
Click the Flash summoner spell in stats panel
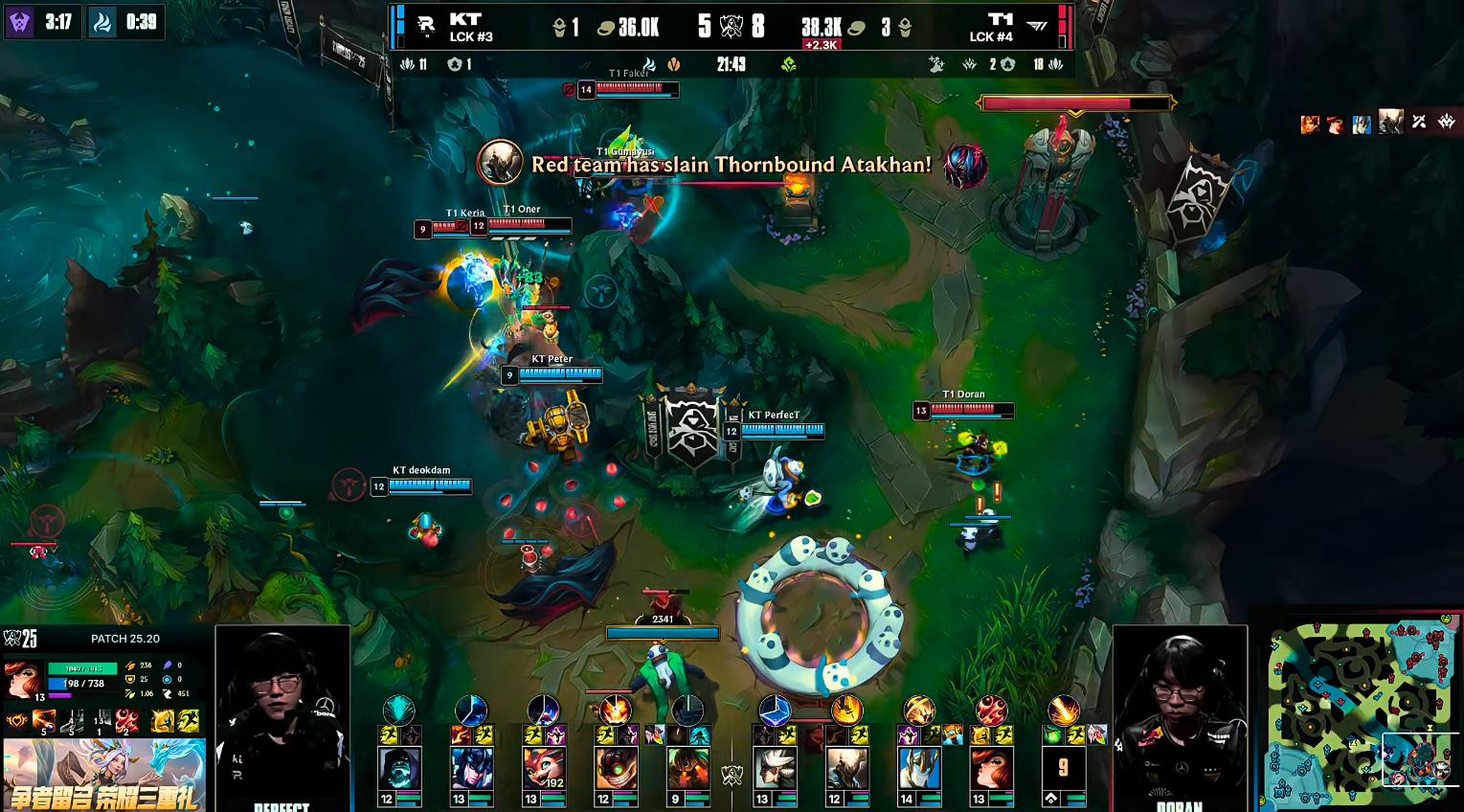tap(189, 721)
